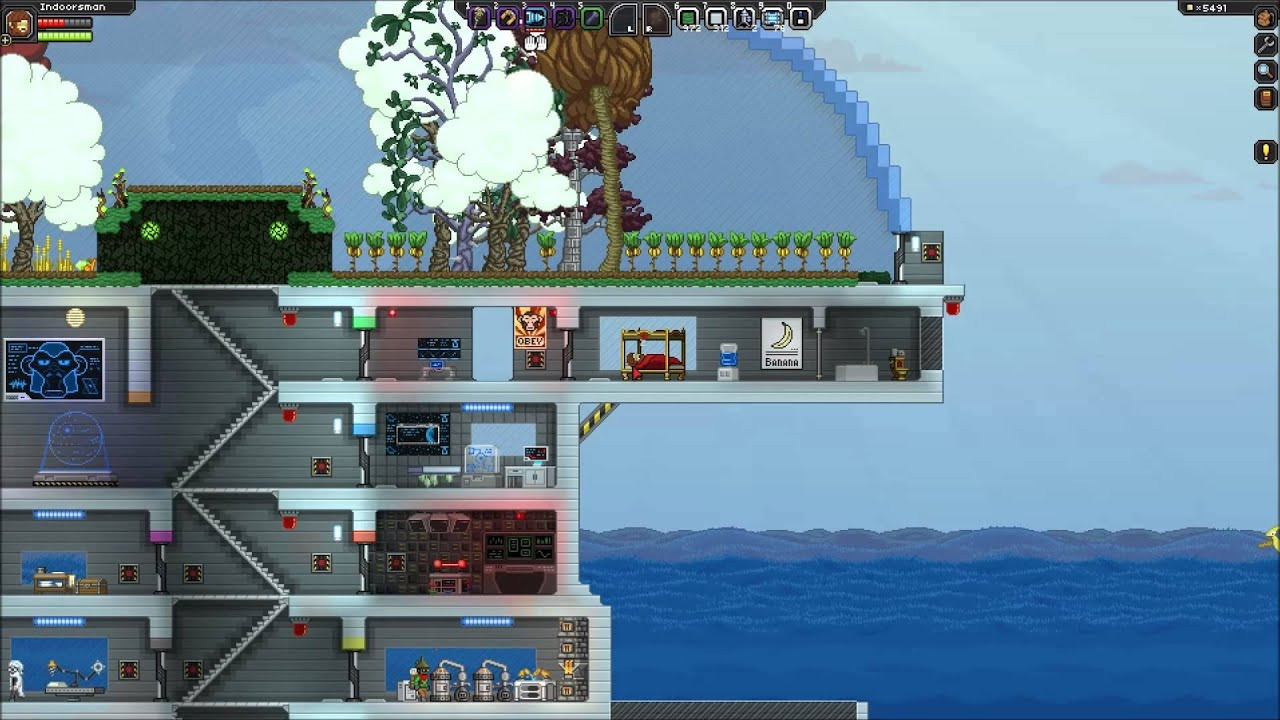The image size is (1280, 720).
Task: Select the lantern item in hotbar slot 8
Action: (x=745, y=17)
